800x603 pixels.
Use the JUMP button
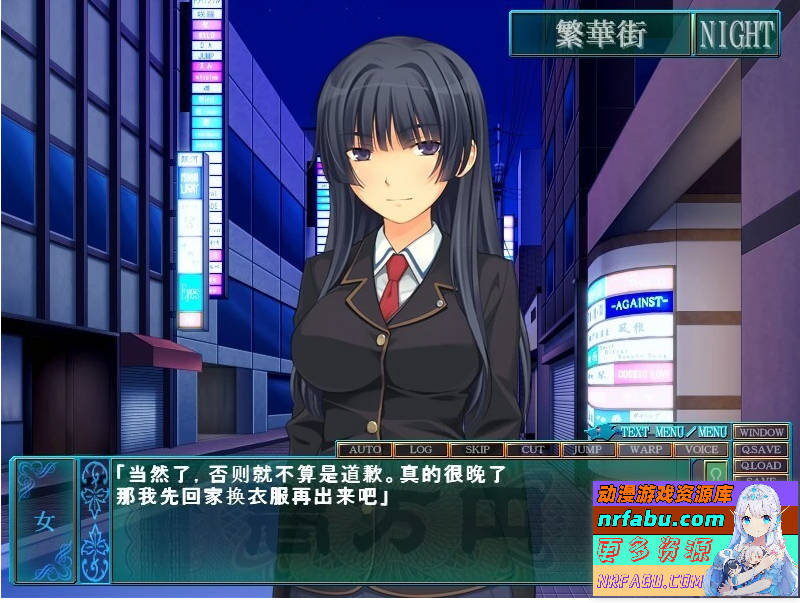589,450
